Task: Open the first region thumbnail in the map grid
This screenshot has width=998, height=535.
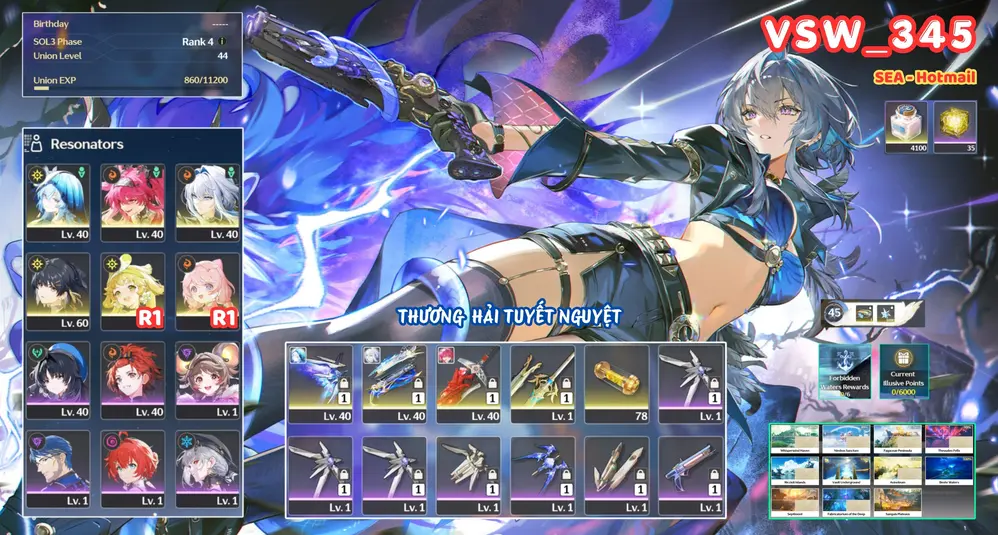Action: [795, 439]
